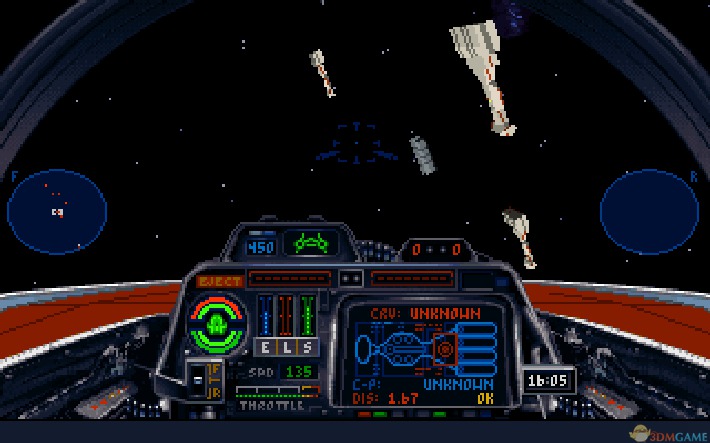Click the front sensor scope
710x443 pixels.
tap(57, 211)
